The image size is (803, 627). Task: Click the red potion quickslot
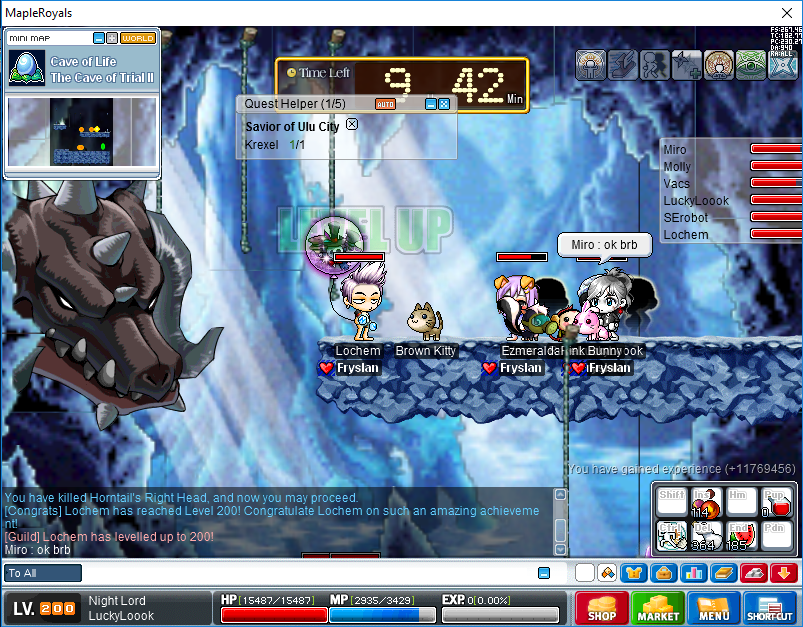(776, 504)
